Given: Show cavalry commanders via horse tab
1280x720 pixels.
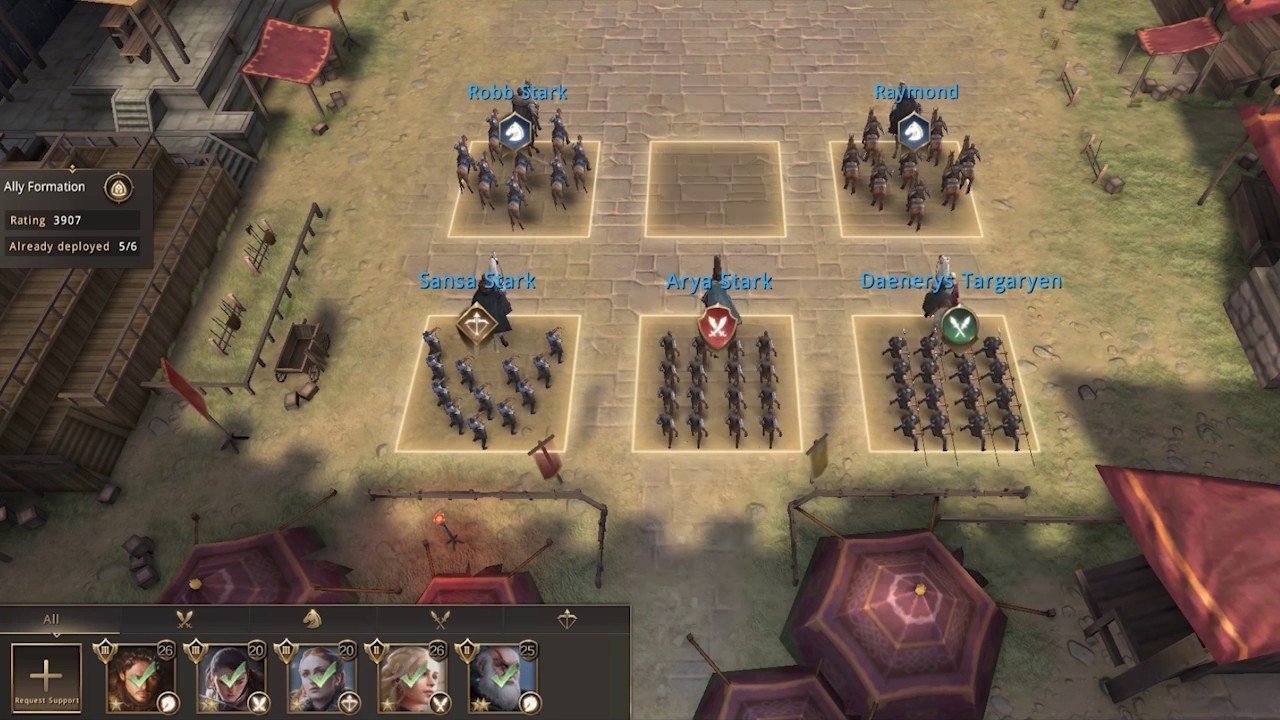Looking at the screenshot, I should (x=312, y=619).
